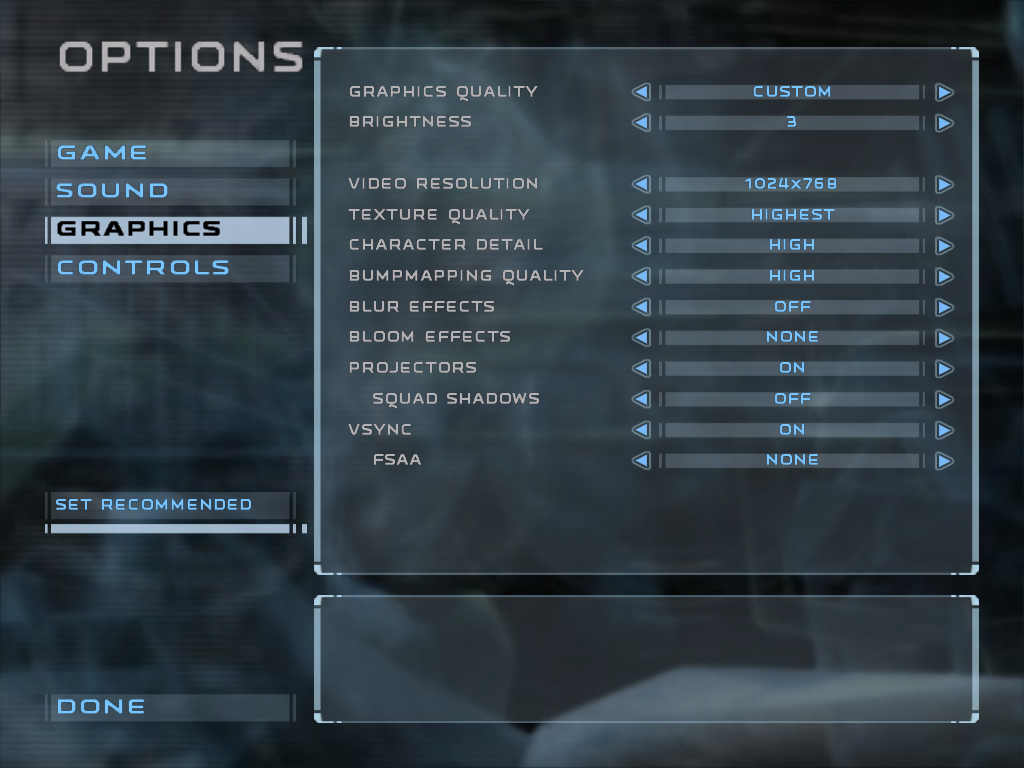Open the Game options section
Image resolution: width=1024 pixels, height=768 pixels.
click(x=102, y=153)
